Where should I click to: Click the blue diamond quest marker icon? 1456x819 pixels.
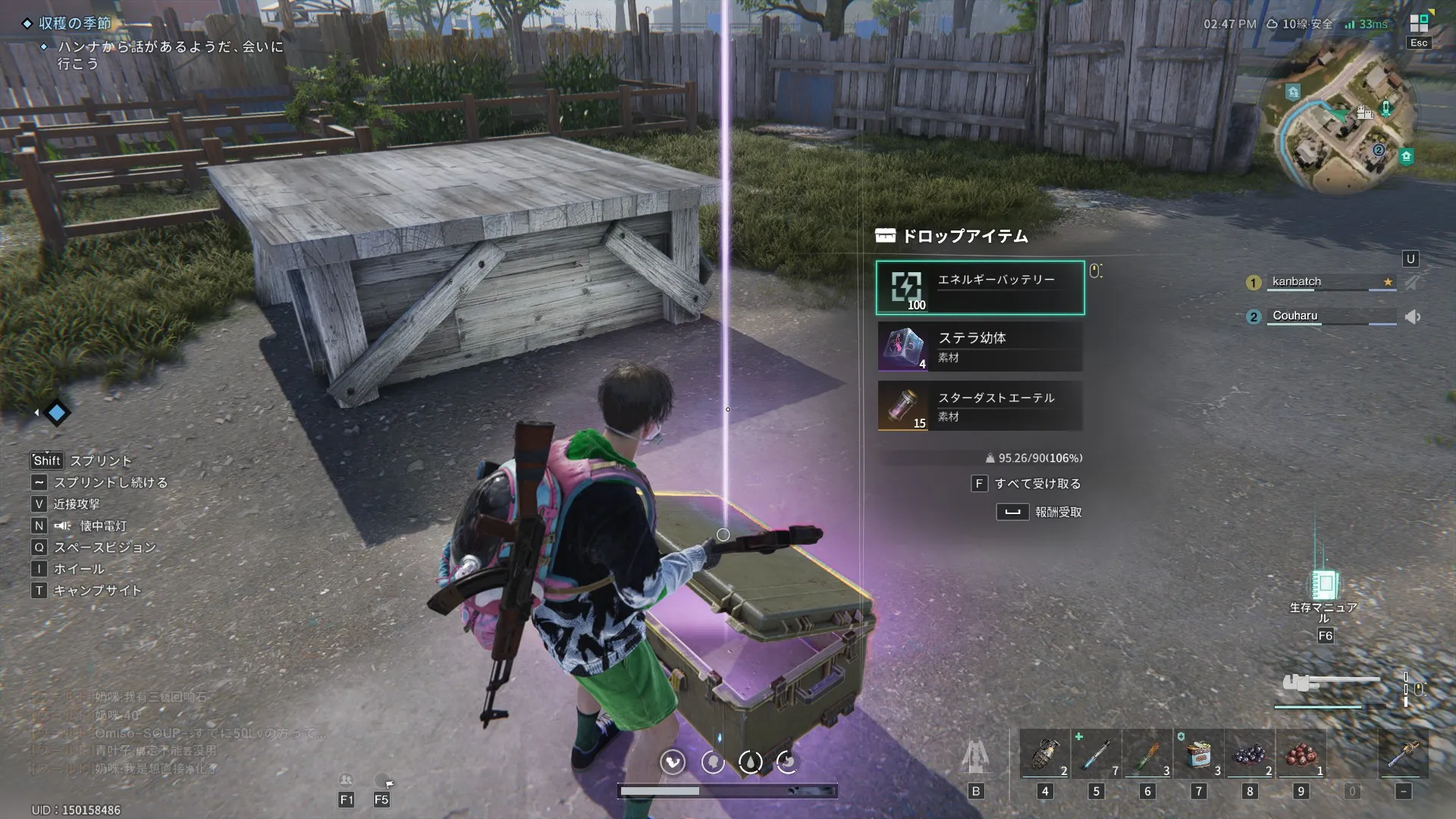(57, 413)
